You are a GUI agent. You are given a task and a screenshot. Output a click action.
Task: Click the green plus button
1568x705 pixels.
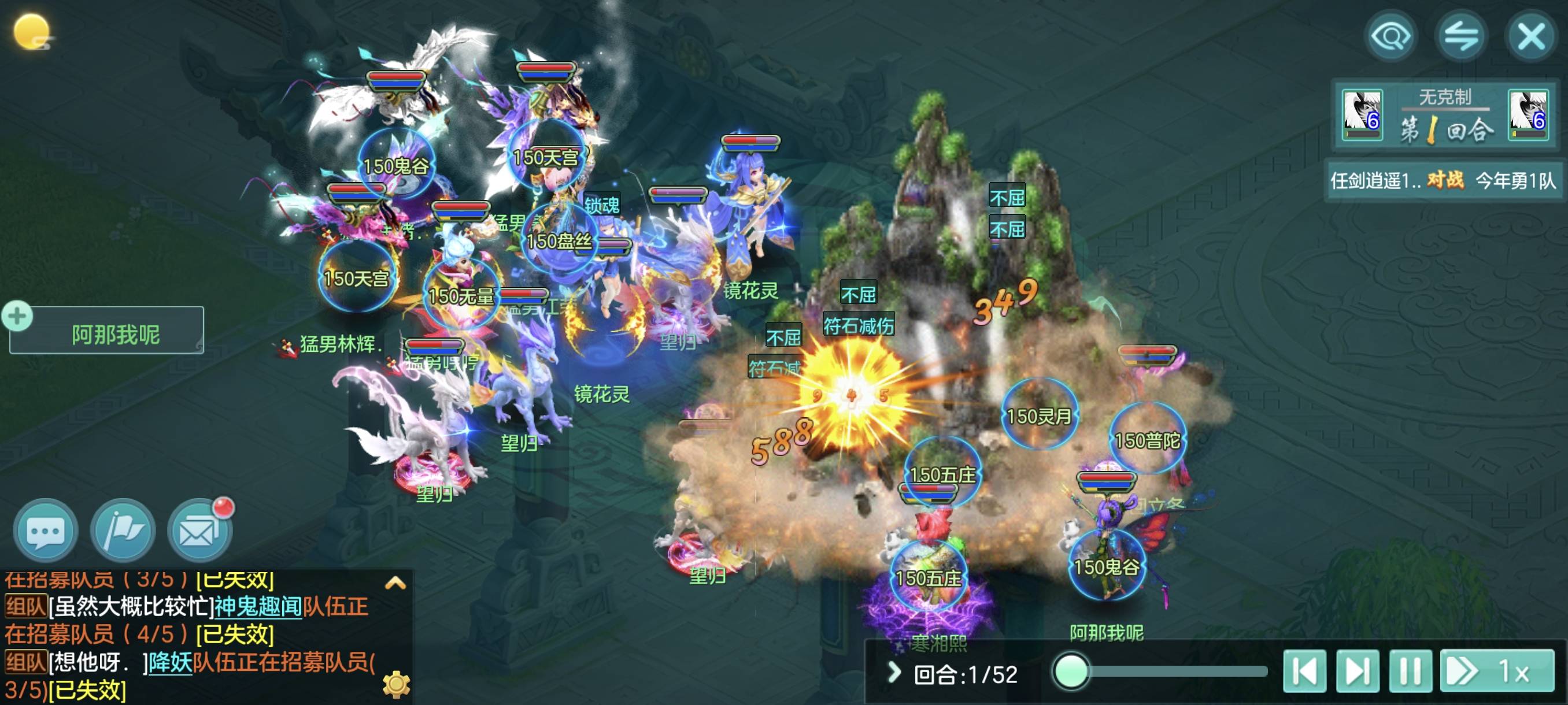(17, 316)
